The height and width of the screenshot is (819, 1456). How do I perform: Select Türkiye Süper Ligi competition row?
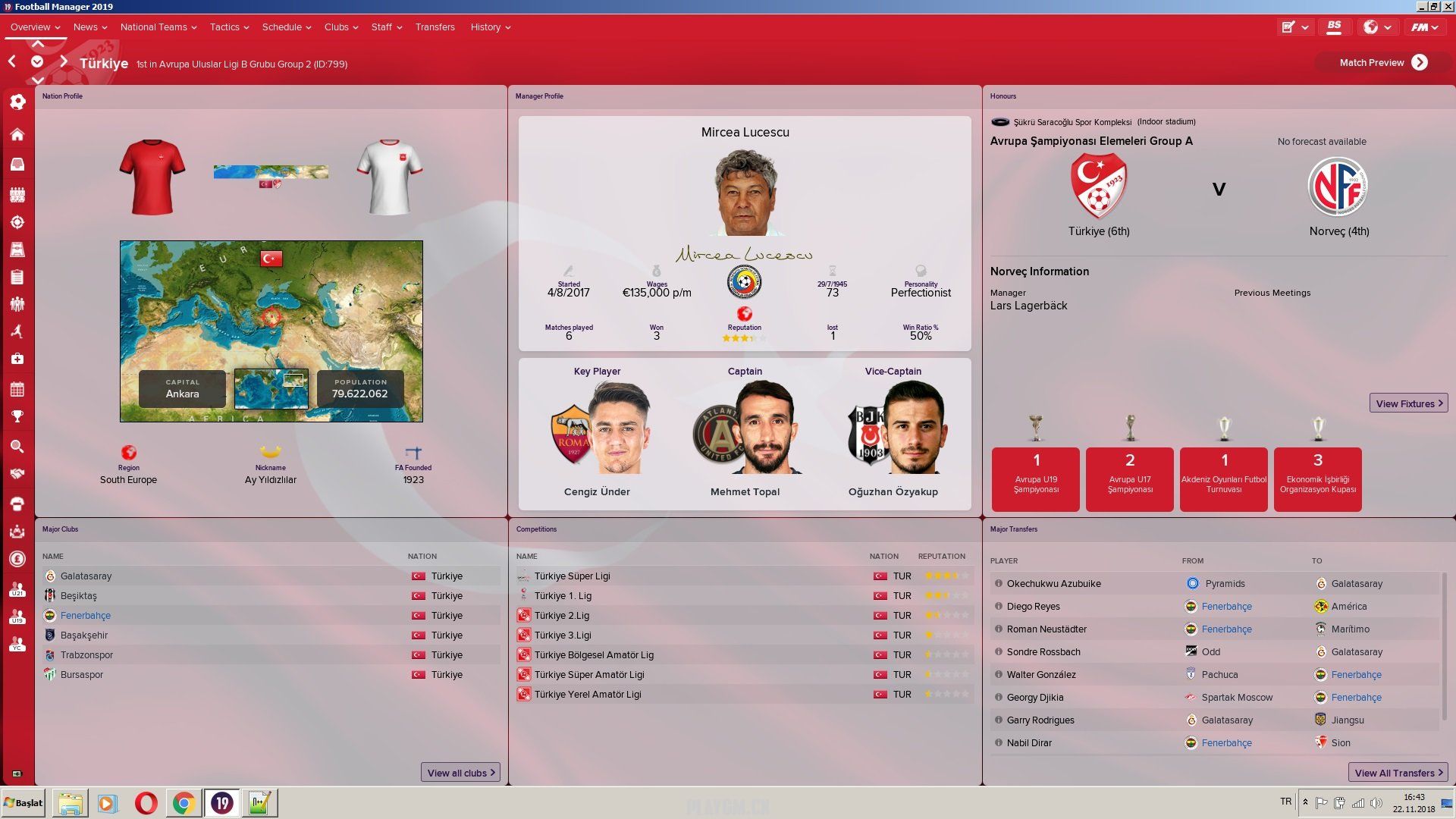click(572, 576)
